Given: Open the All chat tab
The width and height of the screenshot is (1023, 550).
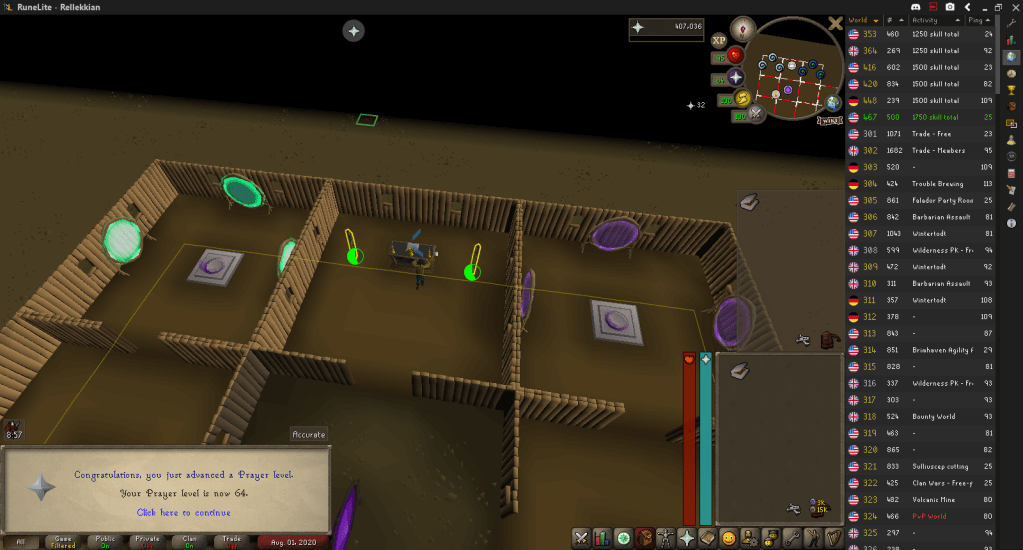Looking at the screenshot, I should click(x=20, y=541).
